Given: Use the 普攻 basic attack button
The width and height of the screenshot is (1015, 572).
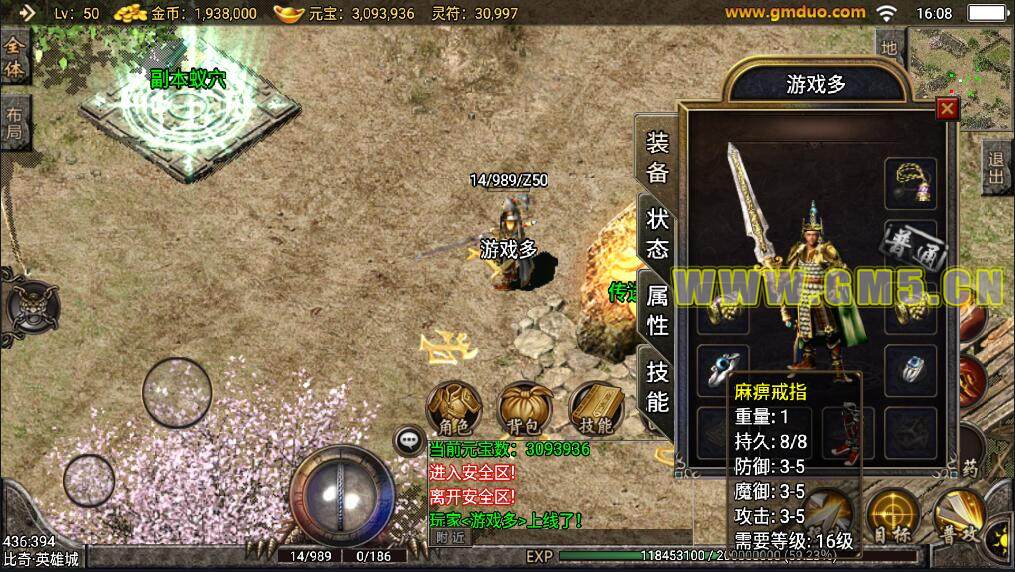Looking at the screenshot, I should point(957,515).
